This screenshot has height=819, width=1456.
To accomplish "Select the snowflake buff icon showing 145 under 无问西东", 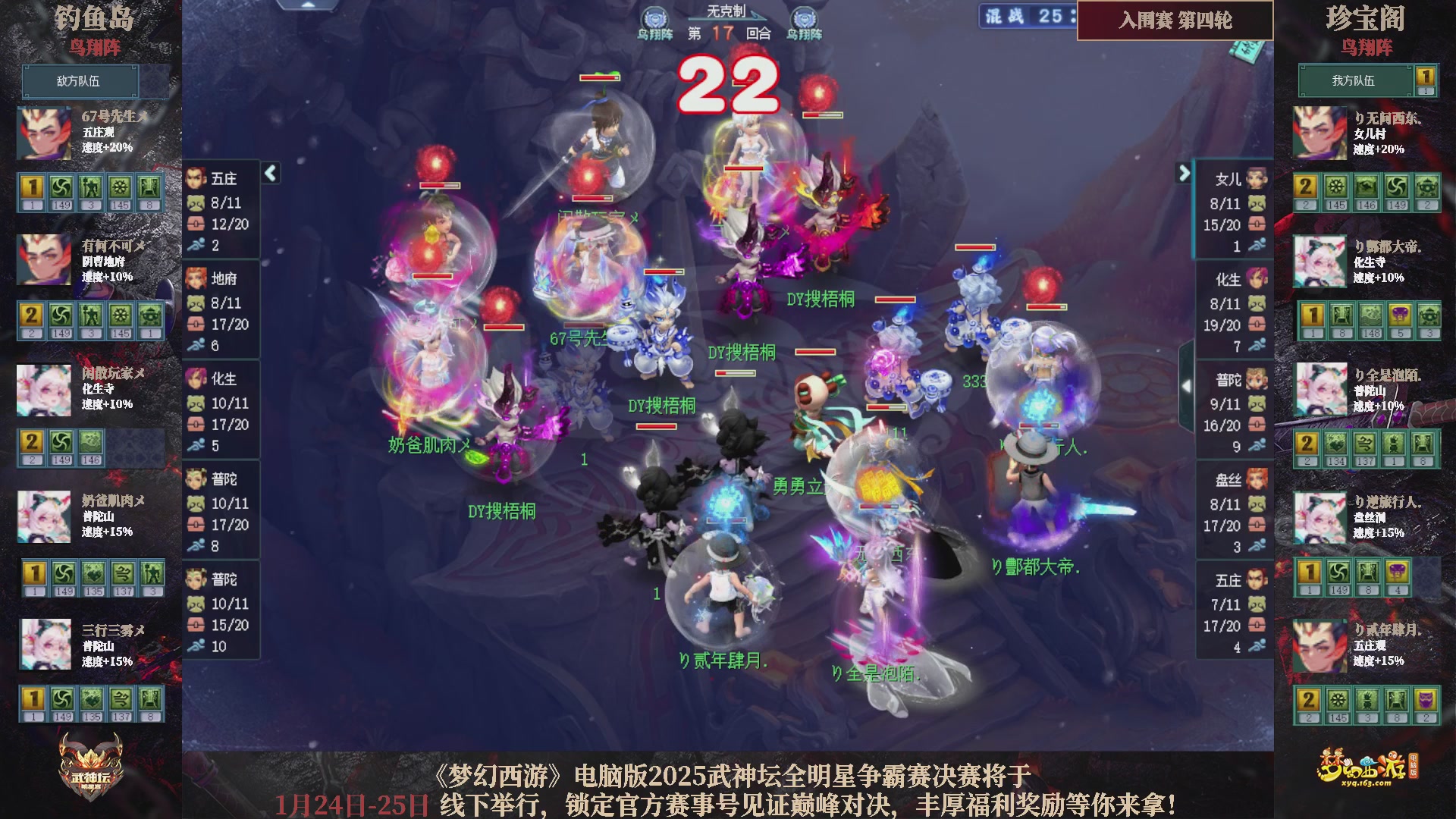I will point(1335,186).
